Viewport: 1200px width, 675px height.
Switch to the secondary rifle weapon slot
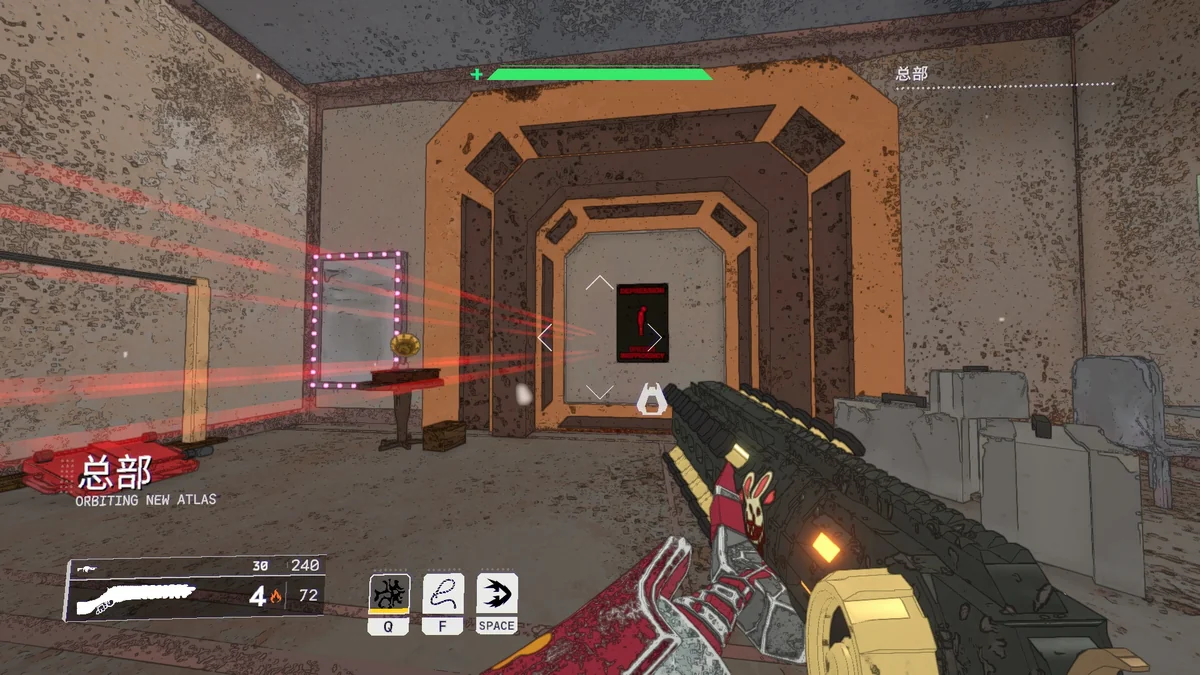86,566
